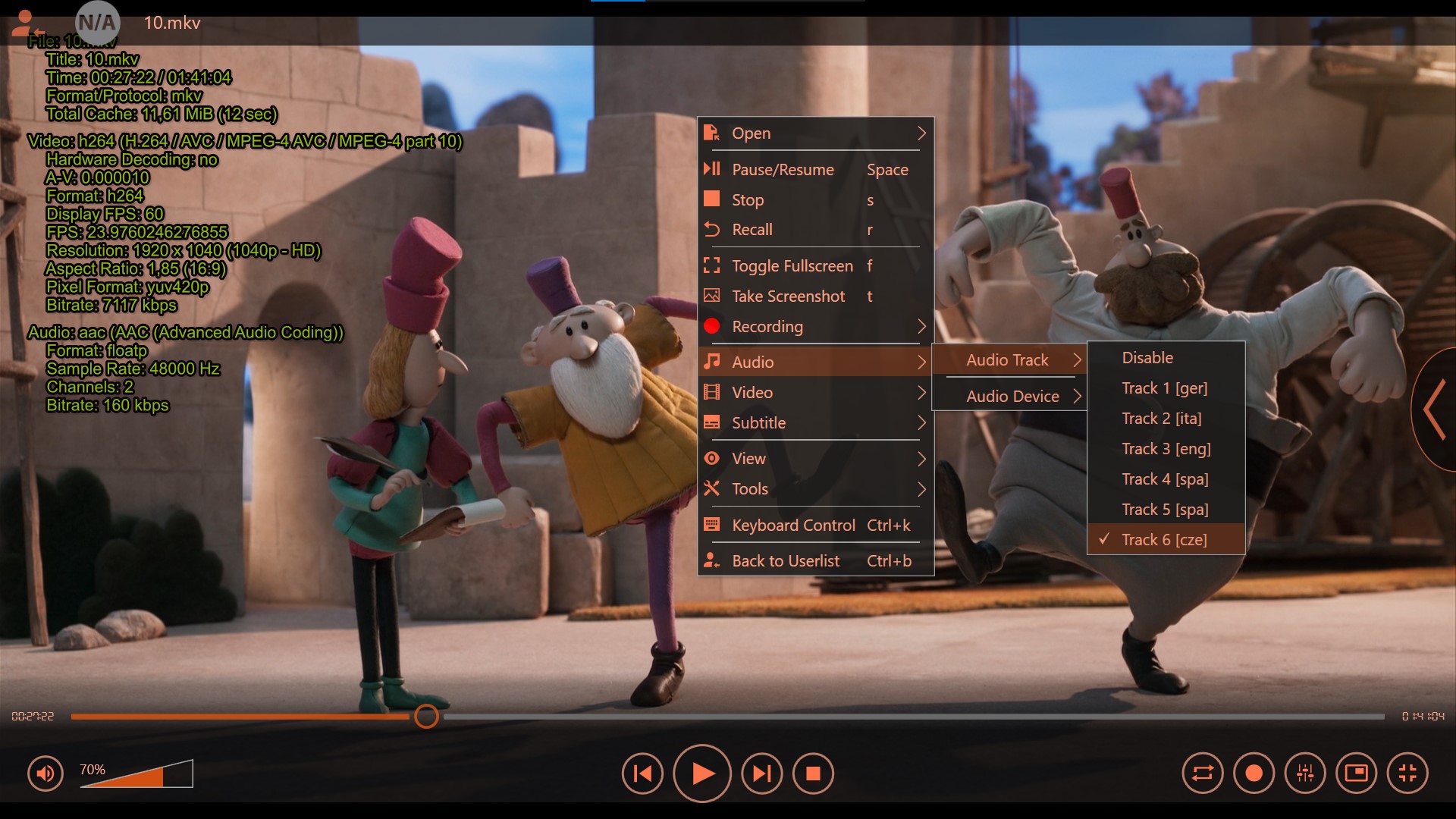
Task: Switch audio to Track 3 [eng]
Action: 1166,449
